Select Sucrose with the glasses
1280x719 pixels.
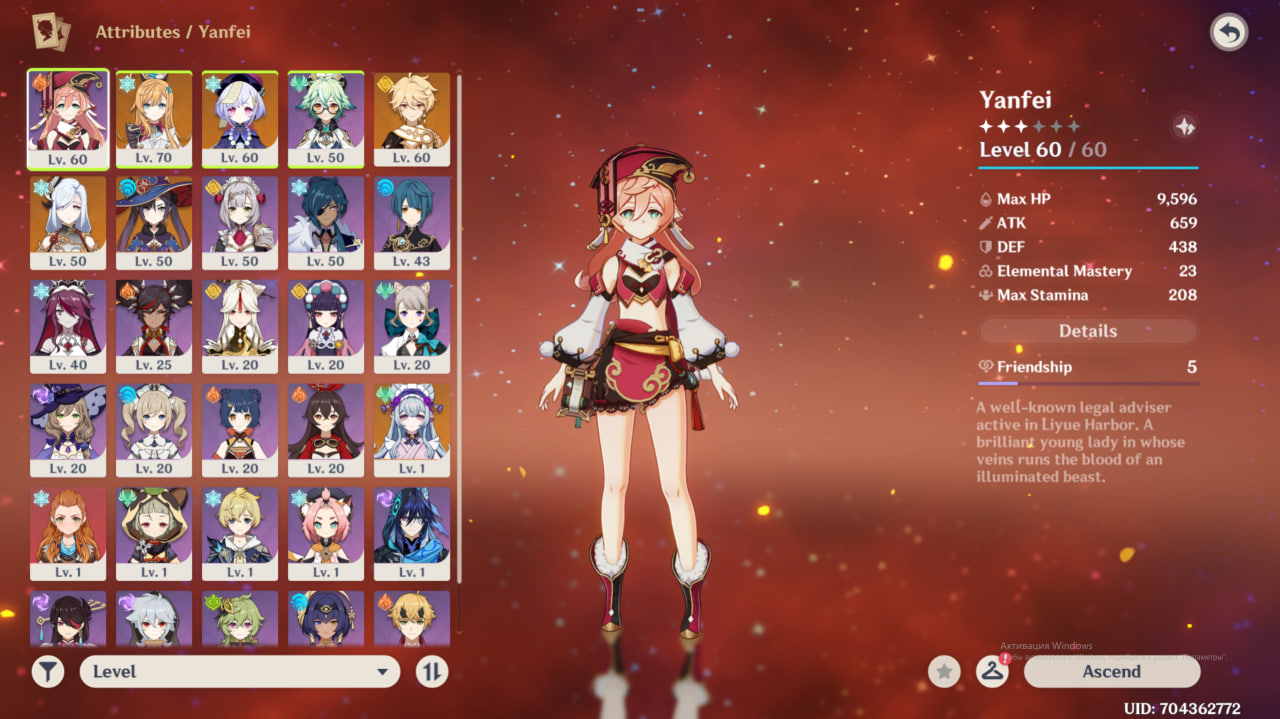(x=326, y=118)
